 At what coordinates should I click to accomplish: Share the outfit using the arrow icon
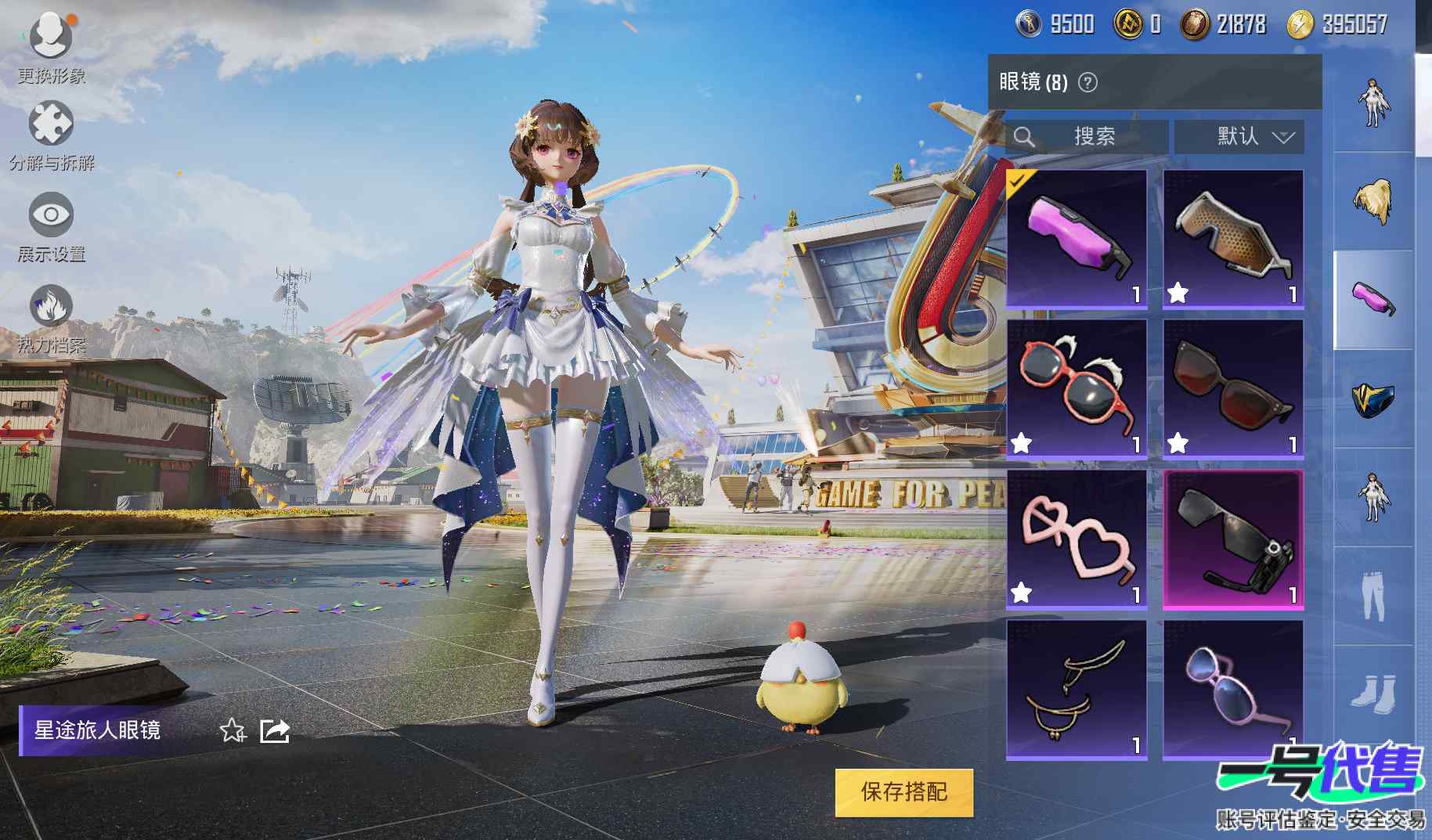[275, 731]
